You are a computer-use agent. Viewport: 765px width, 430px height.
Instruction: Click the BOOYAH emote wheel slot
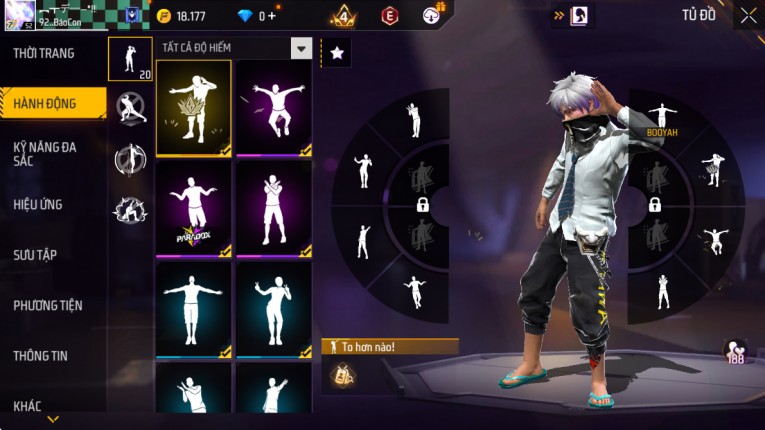coord(661,118)
